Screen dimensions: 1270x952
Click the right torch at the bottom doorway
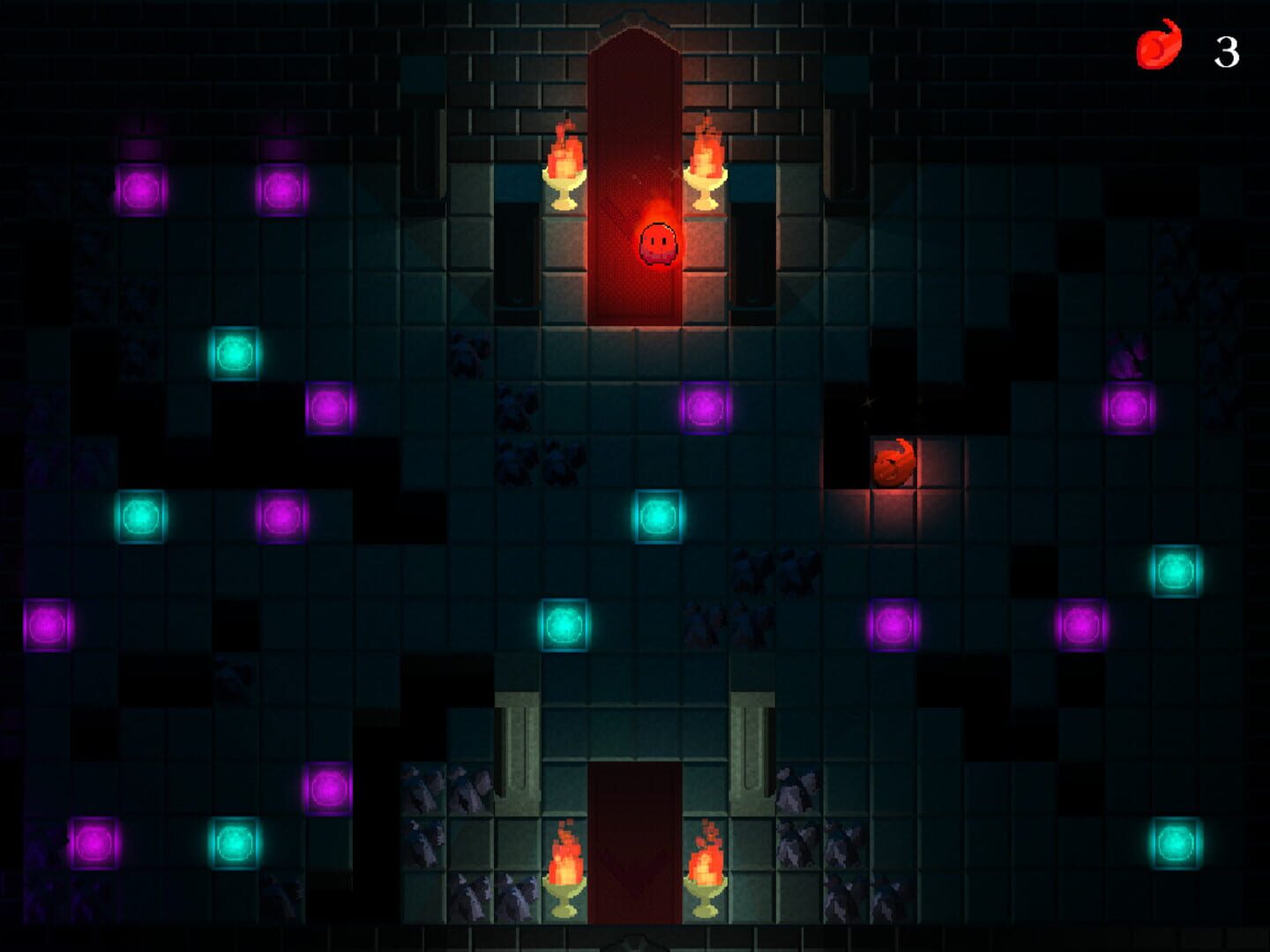pos(706,868)
